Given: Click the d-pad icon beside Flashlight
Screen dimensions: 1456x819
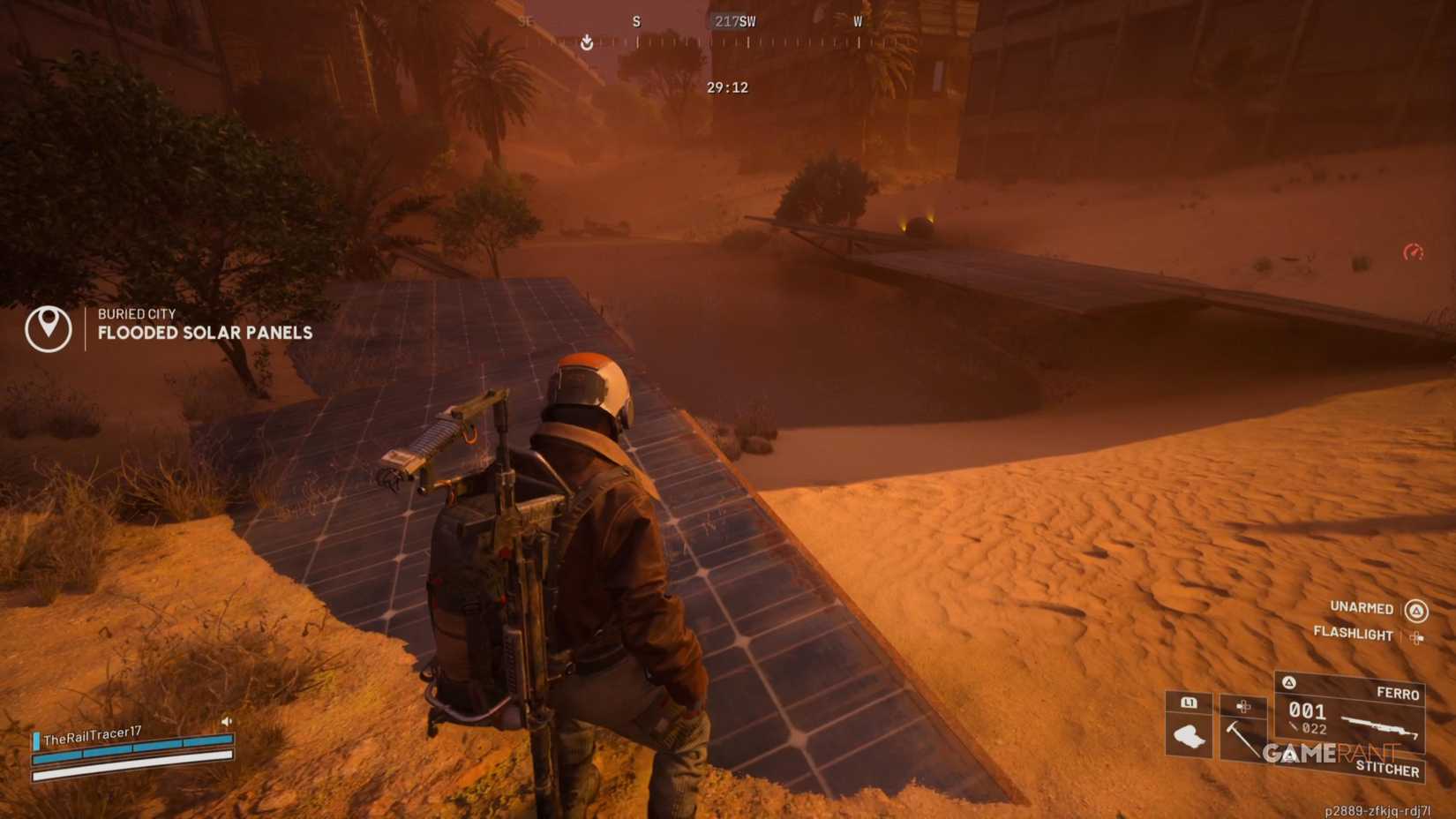Looking at the screenshot, I should point(1420,635).
